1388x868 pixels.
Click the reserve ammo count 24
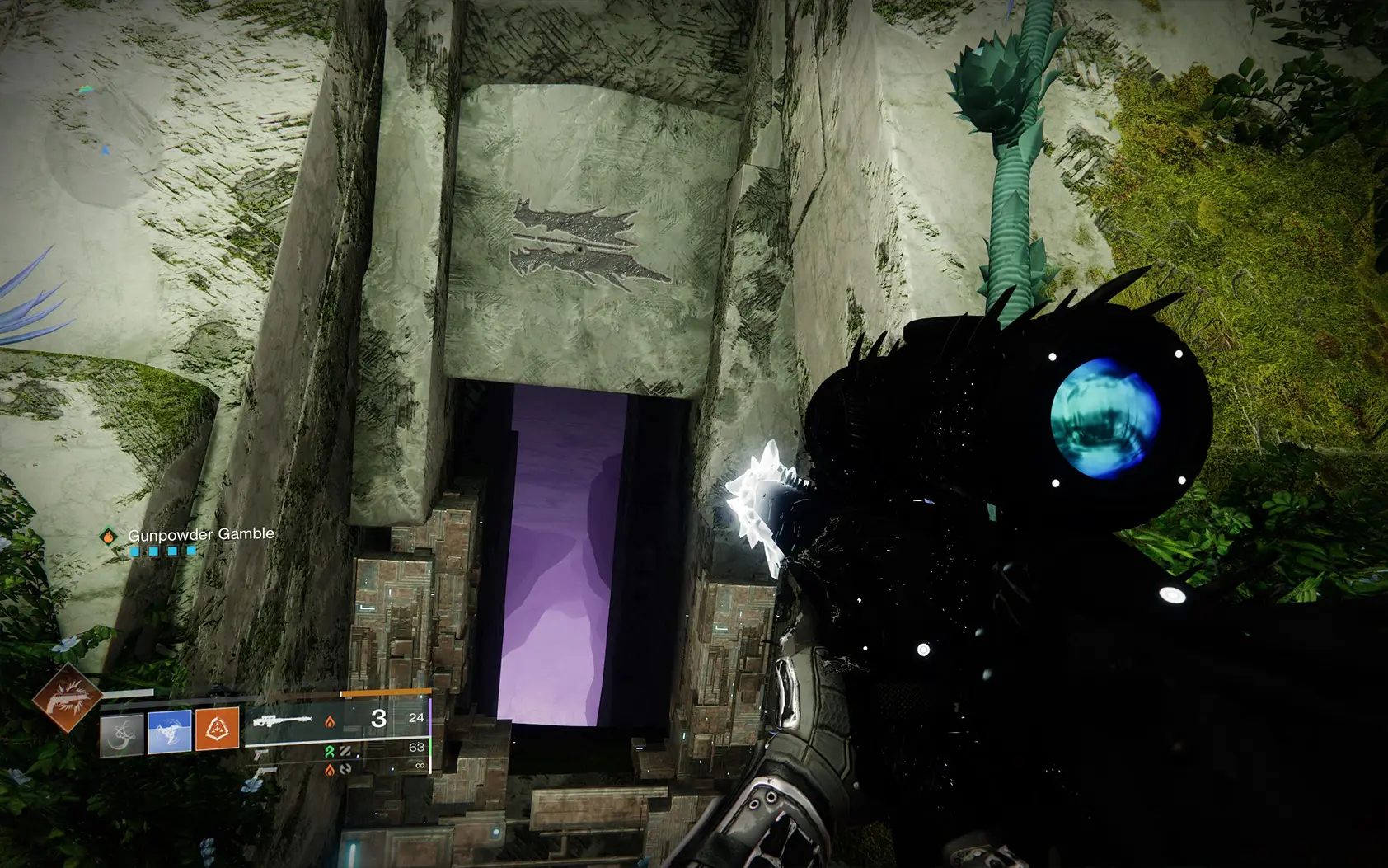click(x=417, y=719)
